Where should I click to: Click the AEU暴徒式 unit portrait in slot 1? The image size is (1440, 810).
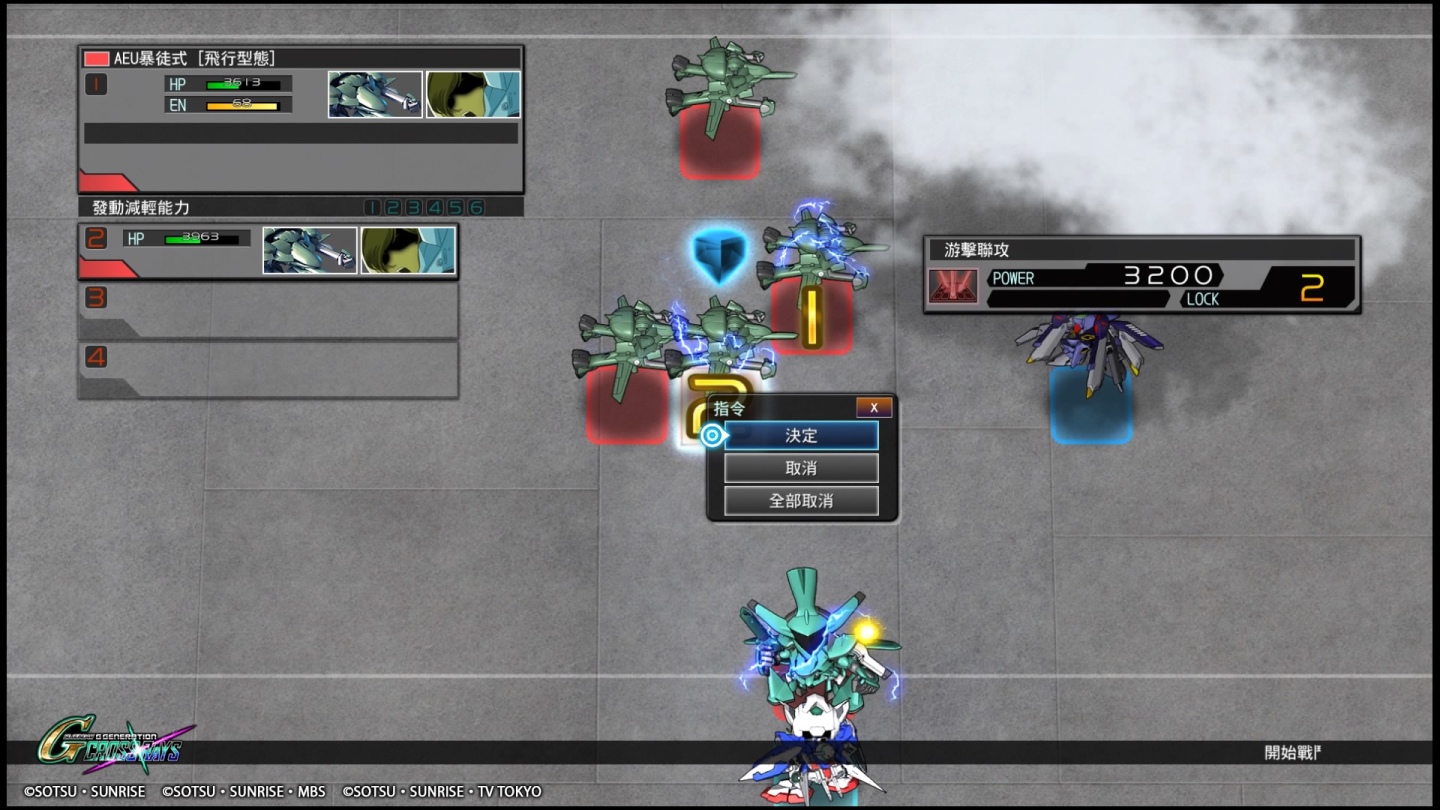click(375, 93)
